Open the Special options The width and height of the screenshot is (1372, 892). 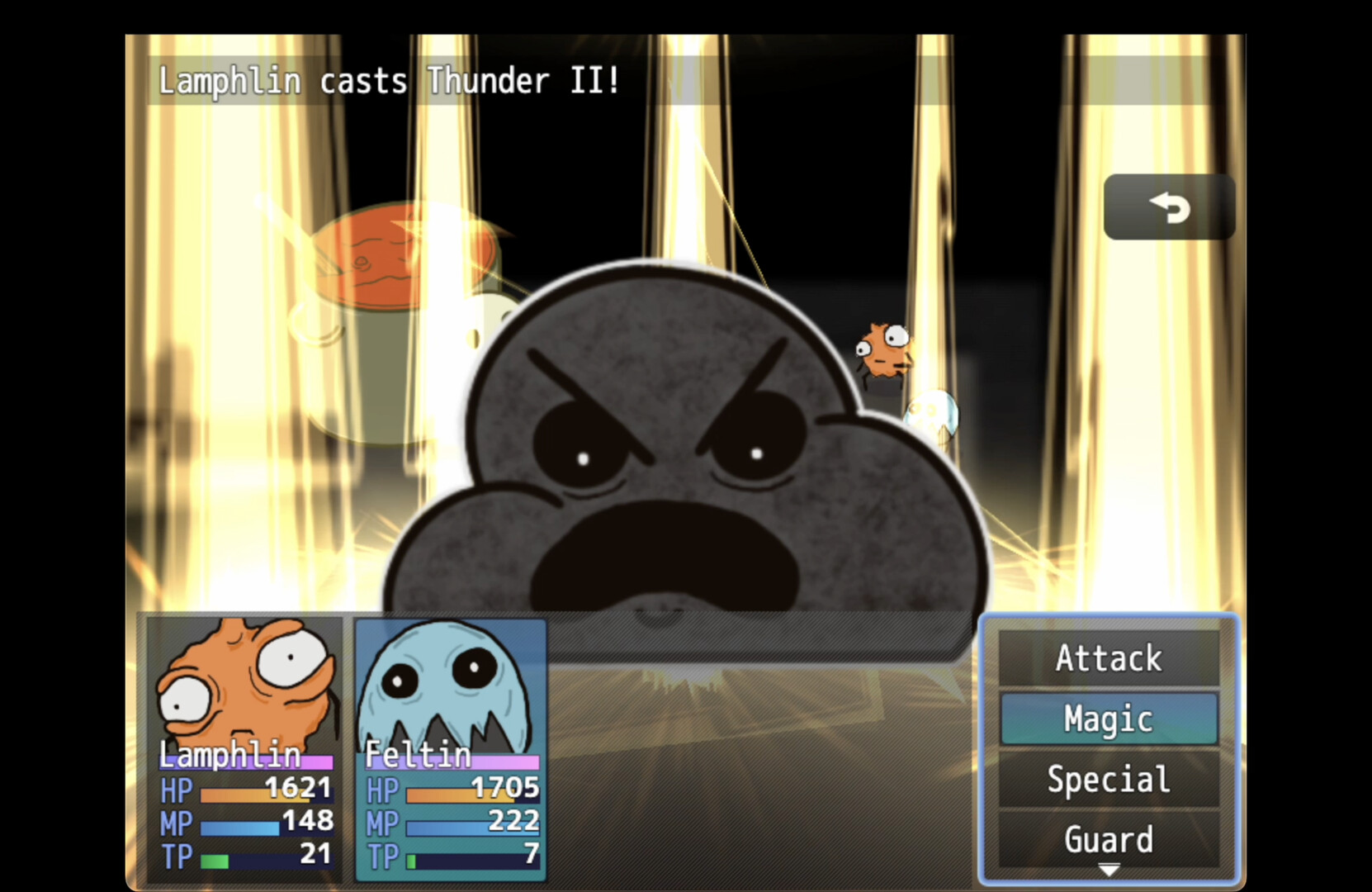coord(1108,780)
